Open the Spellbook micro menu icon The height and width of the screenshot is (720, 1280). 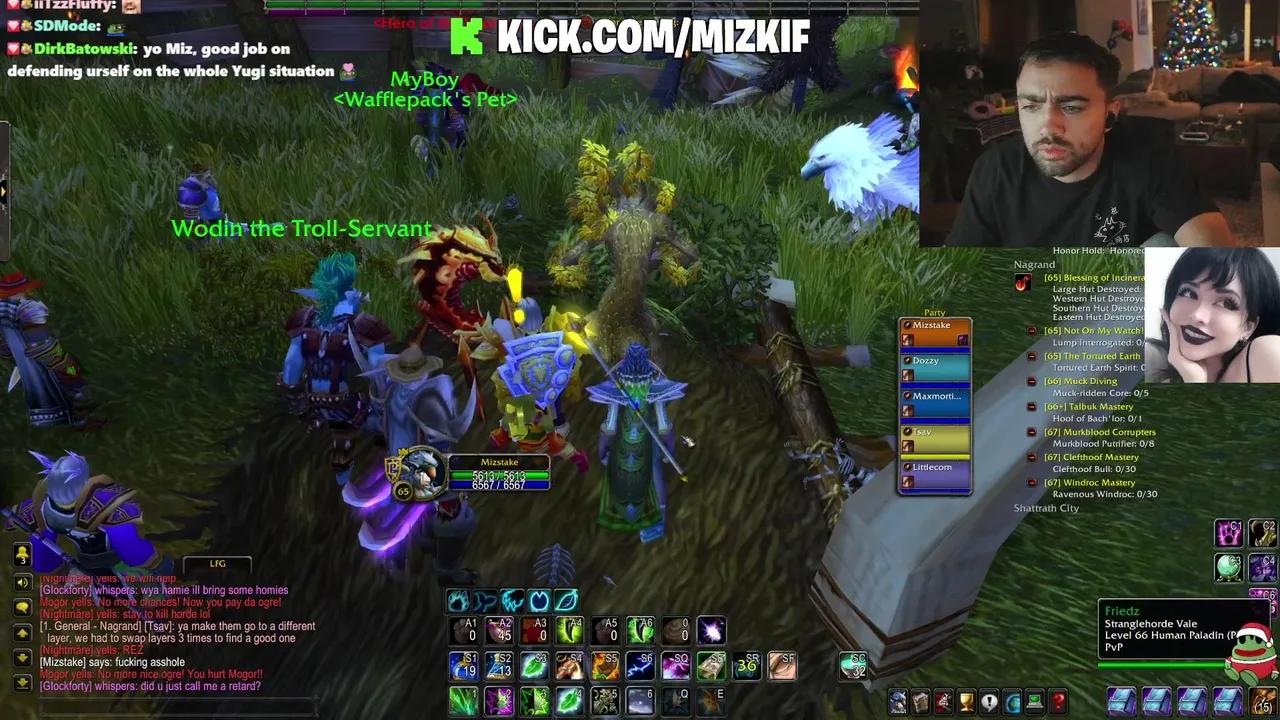pyautogui.click(x=921, y=700)
